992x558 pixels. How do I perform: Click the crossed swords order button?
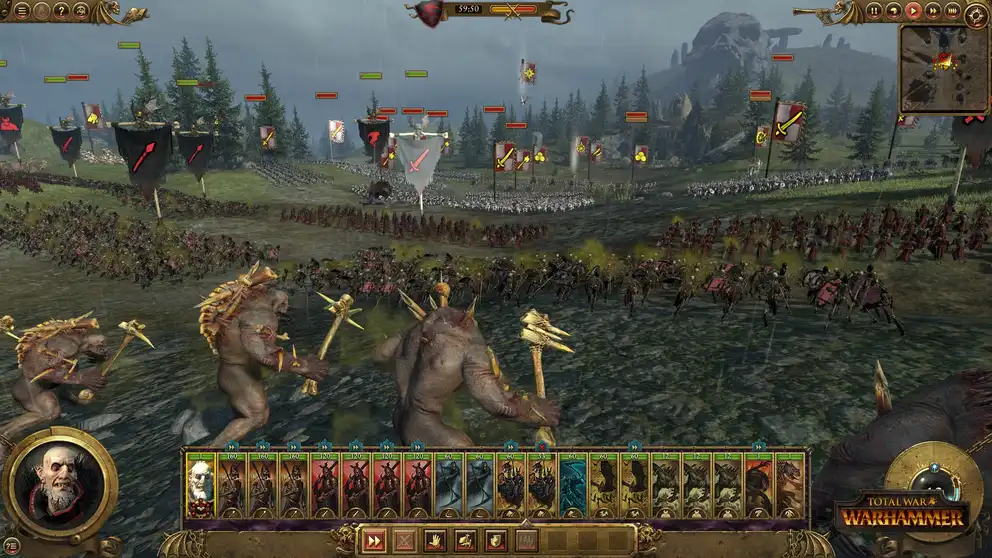[x=403, y=541]
